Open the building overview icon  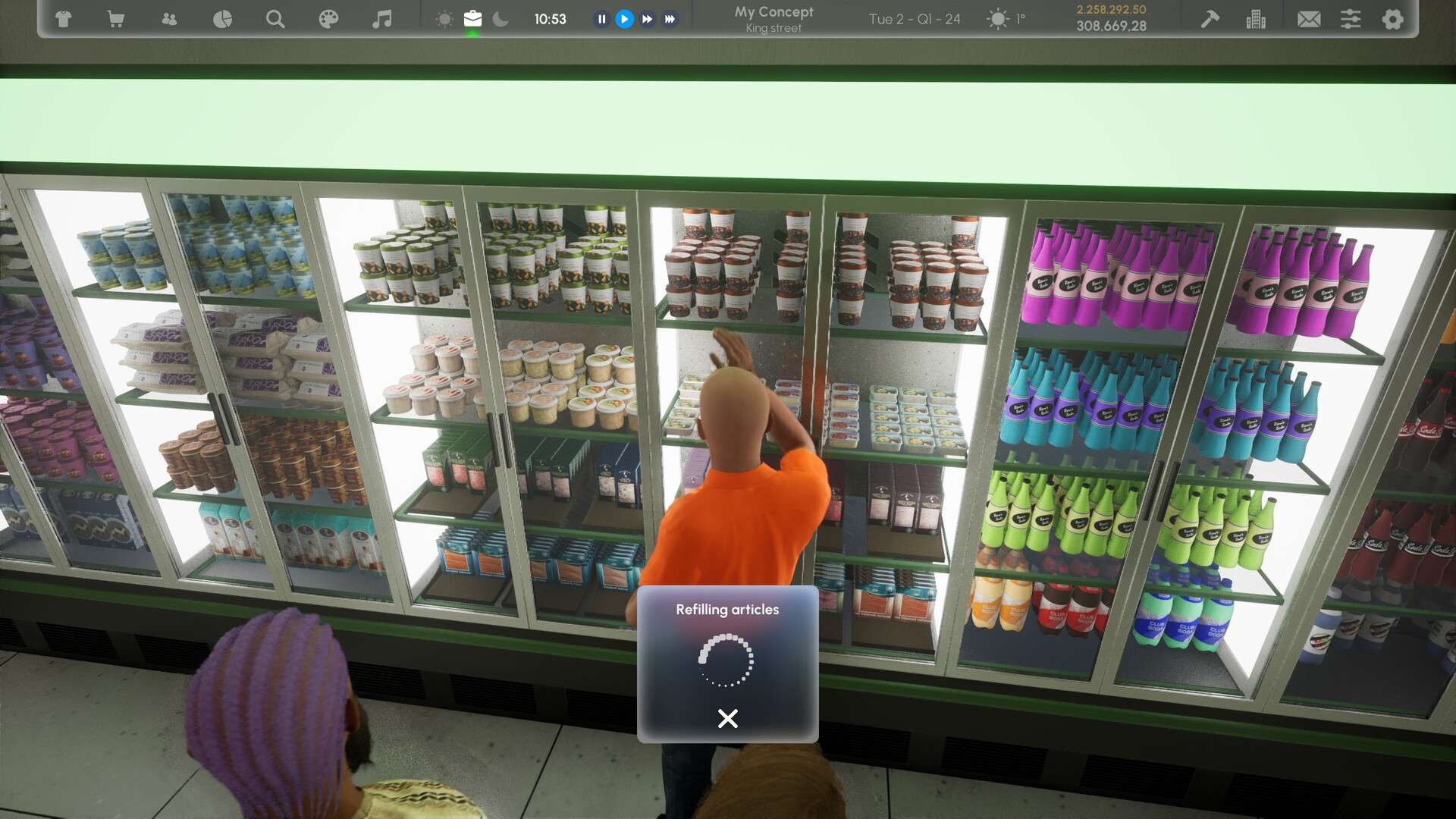tap(1257, 19)
